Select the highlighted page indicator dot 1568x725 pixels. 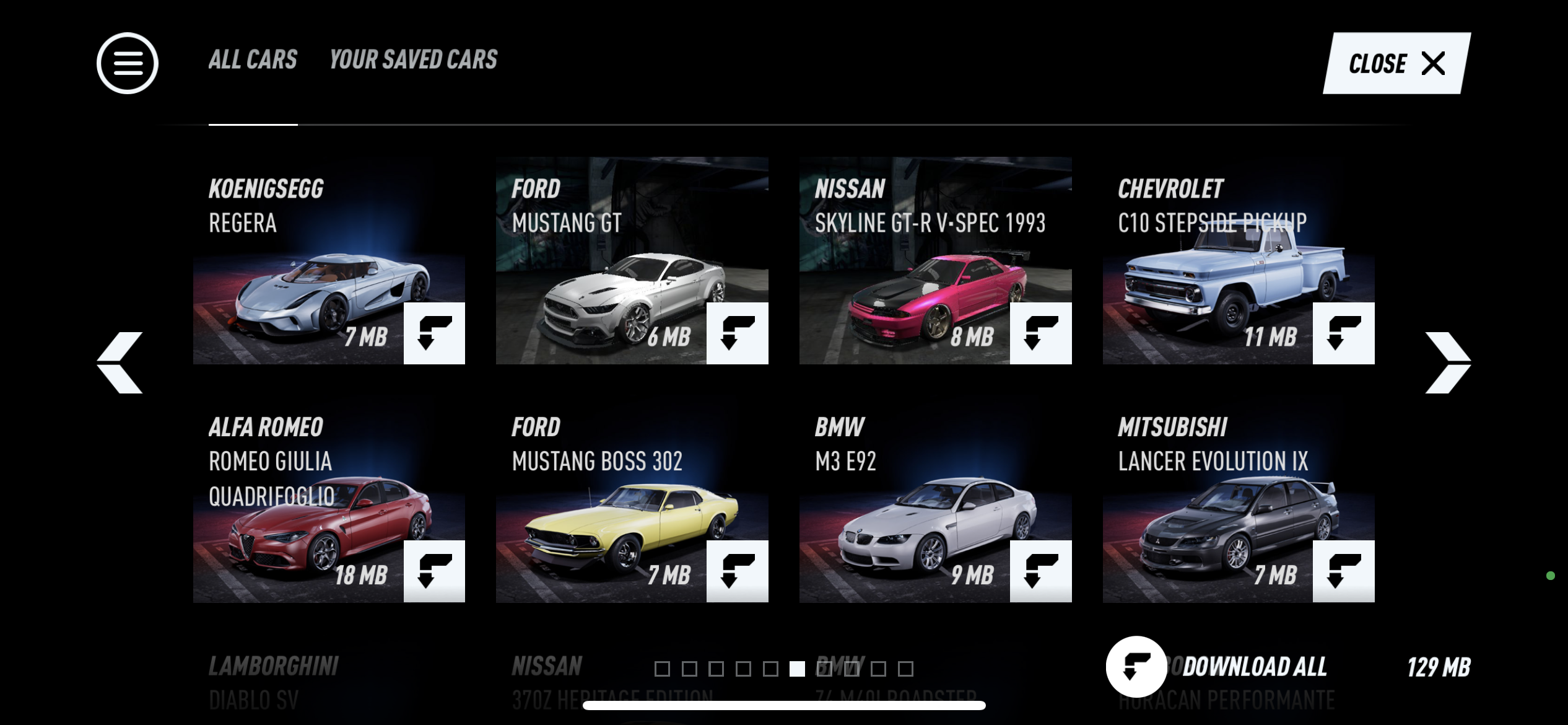[x=798, y=669]
